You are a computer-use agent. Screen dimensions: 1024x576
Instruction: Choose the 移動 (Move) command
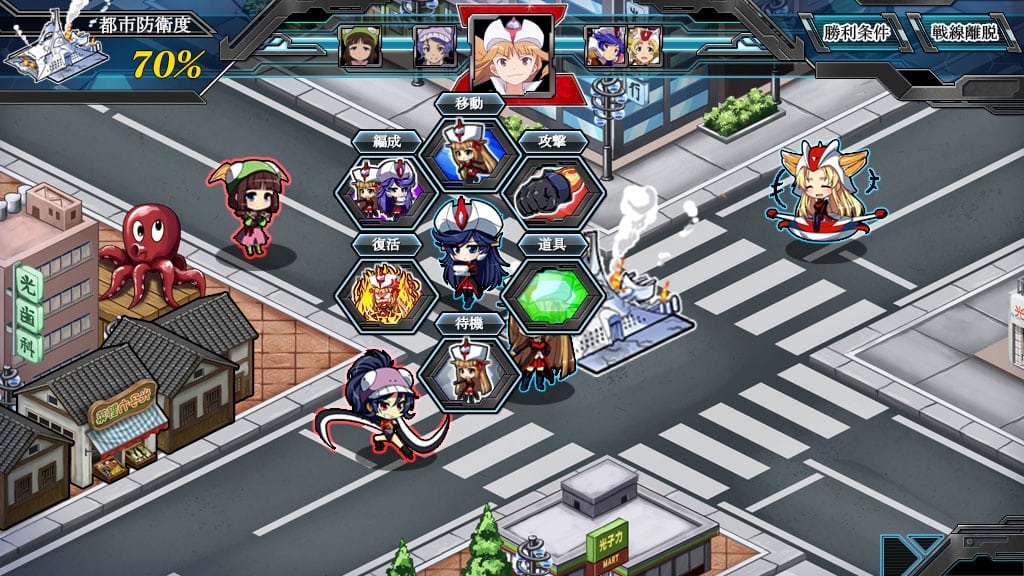469,155
